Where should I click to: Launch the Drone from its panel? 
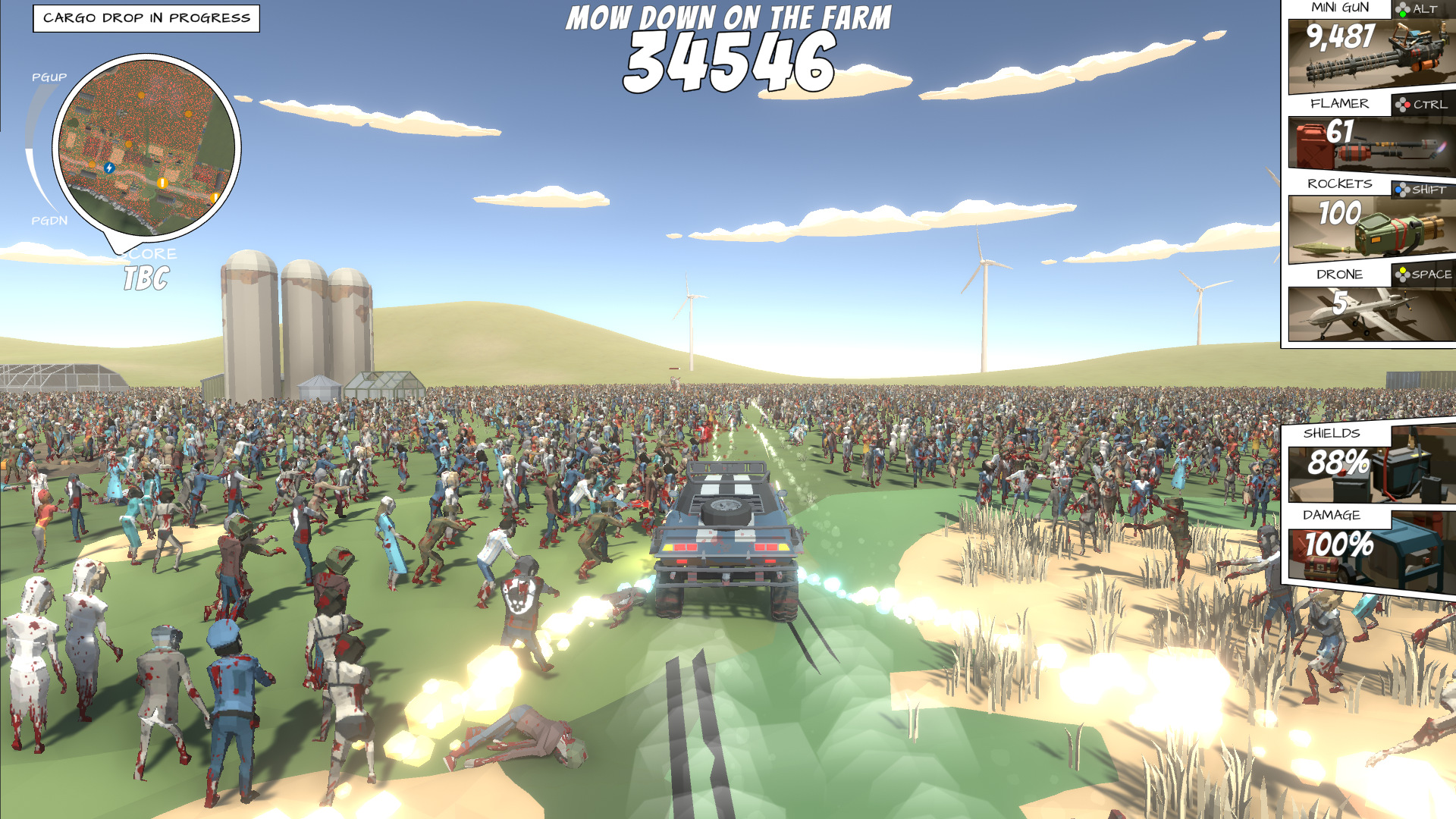click(x=1371, y=312)
